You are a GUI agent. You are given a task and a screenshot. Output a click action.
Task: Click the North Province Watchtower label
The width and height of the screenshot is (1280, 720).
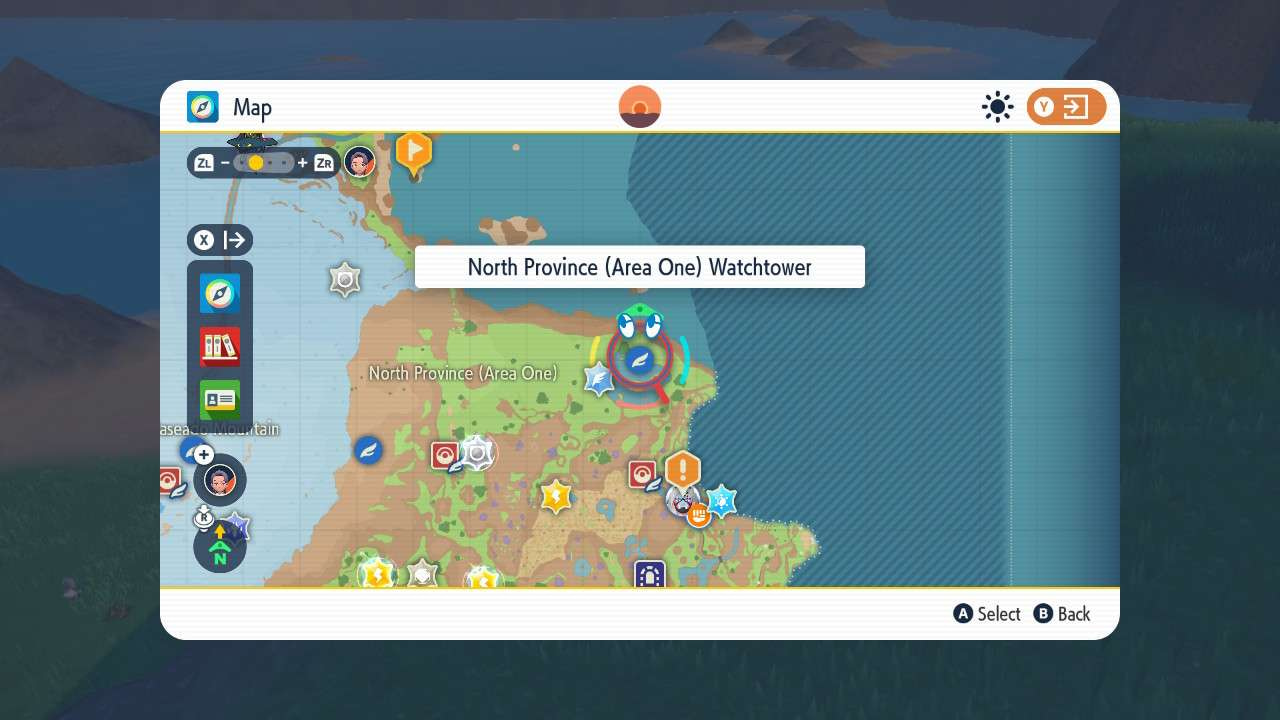pyautogui.click(x=639, y=266)
